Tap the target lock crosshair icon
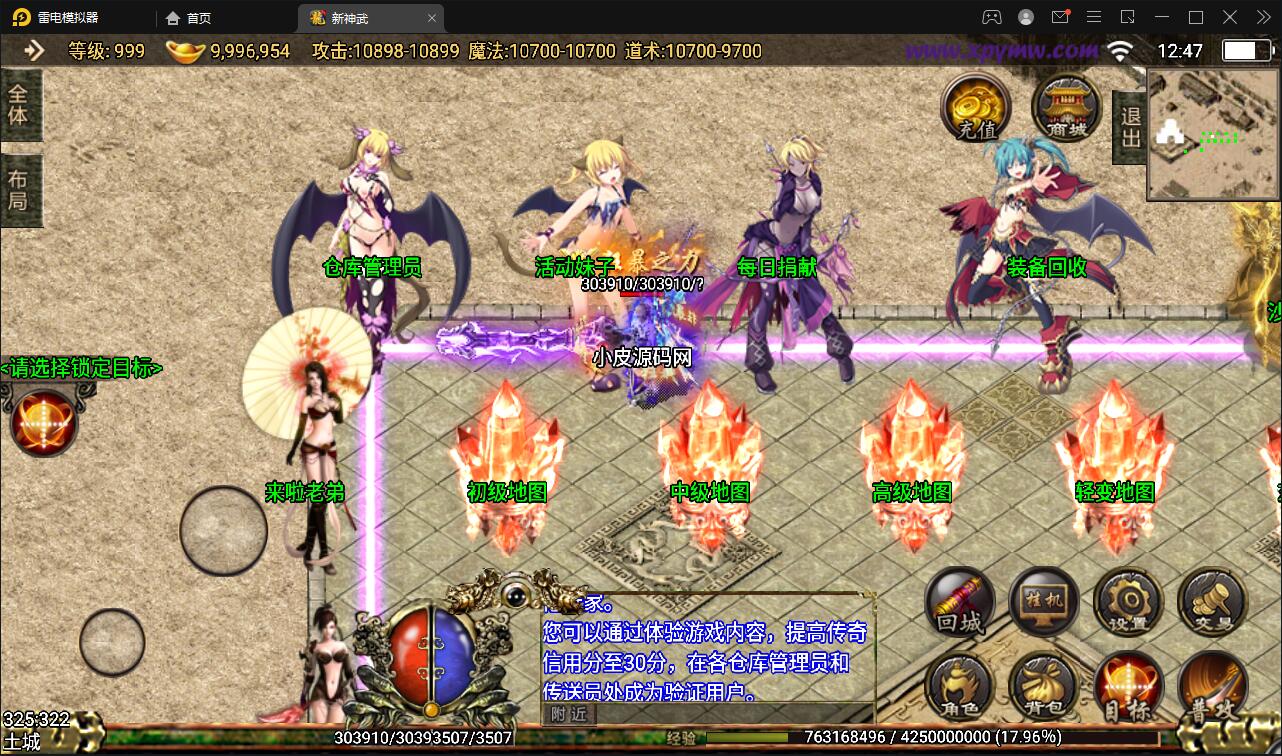Image resolution: width=1282 pixels, height=756 pixels. click(x=43, y=422)
